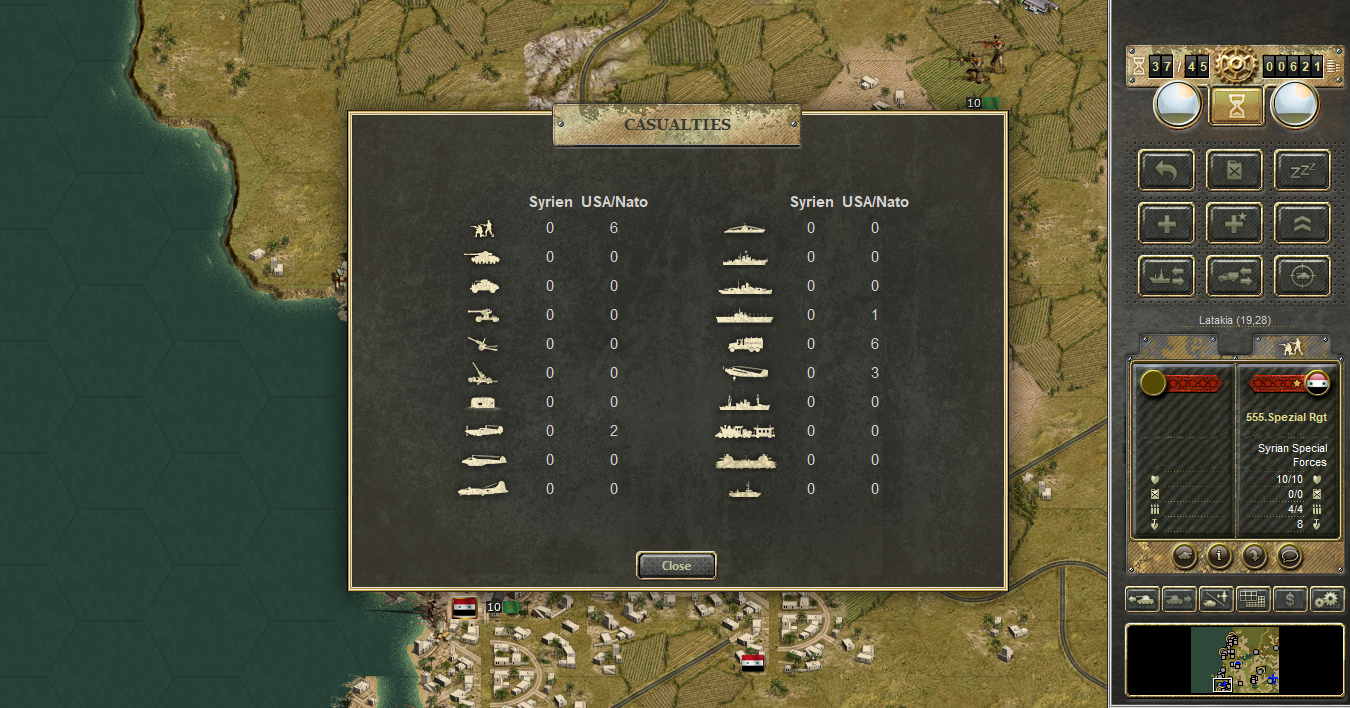Viewport: 1350px width, 708px height.
Task: Click the minimap
Action: (1235, 659)
